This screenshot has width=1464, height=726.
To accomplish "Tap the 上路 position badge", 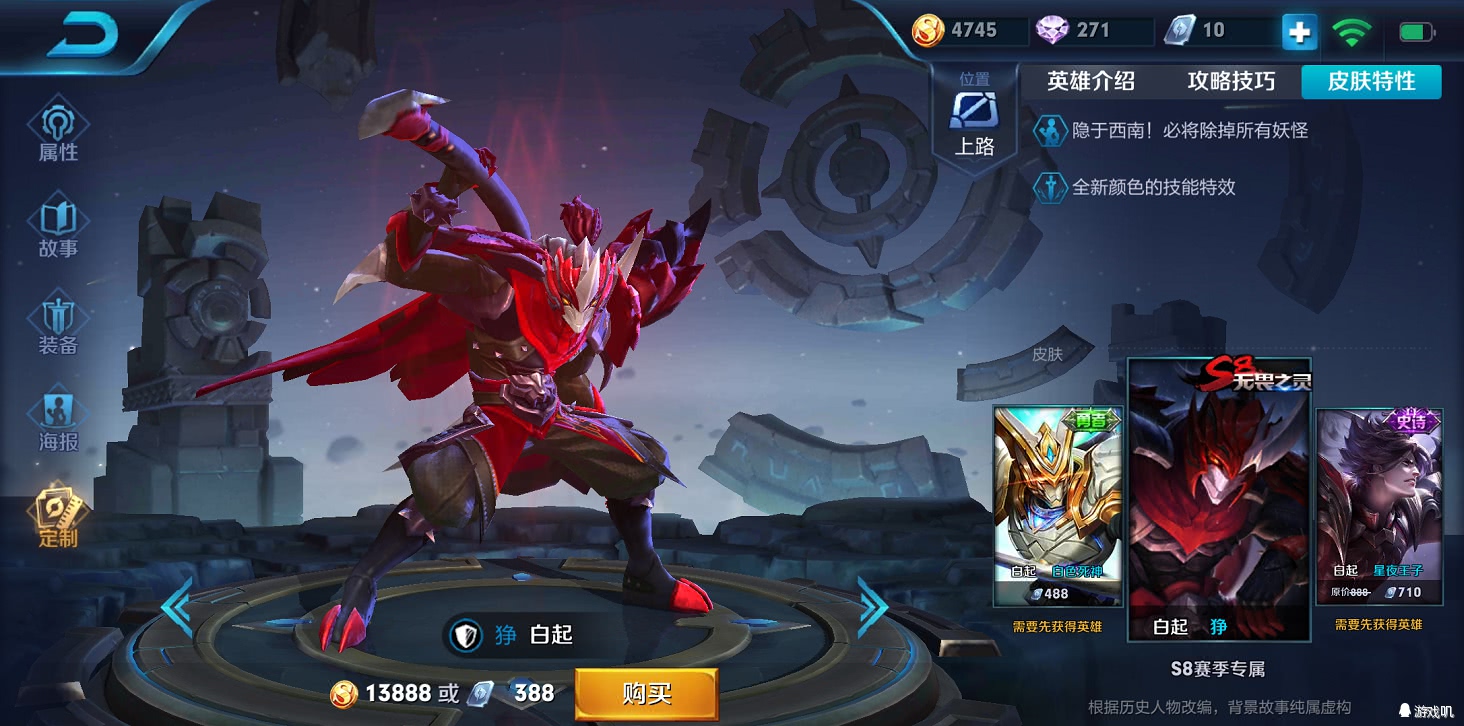I will click(x=974, y=118).
